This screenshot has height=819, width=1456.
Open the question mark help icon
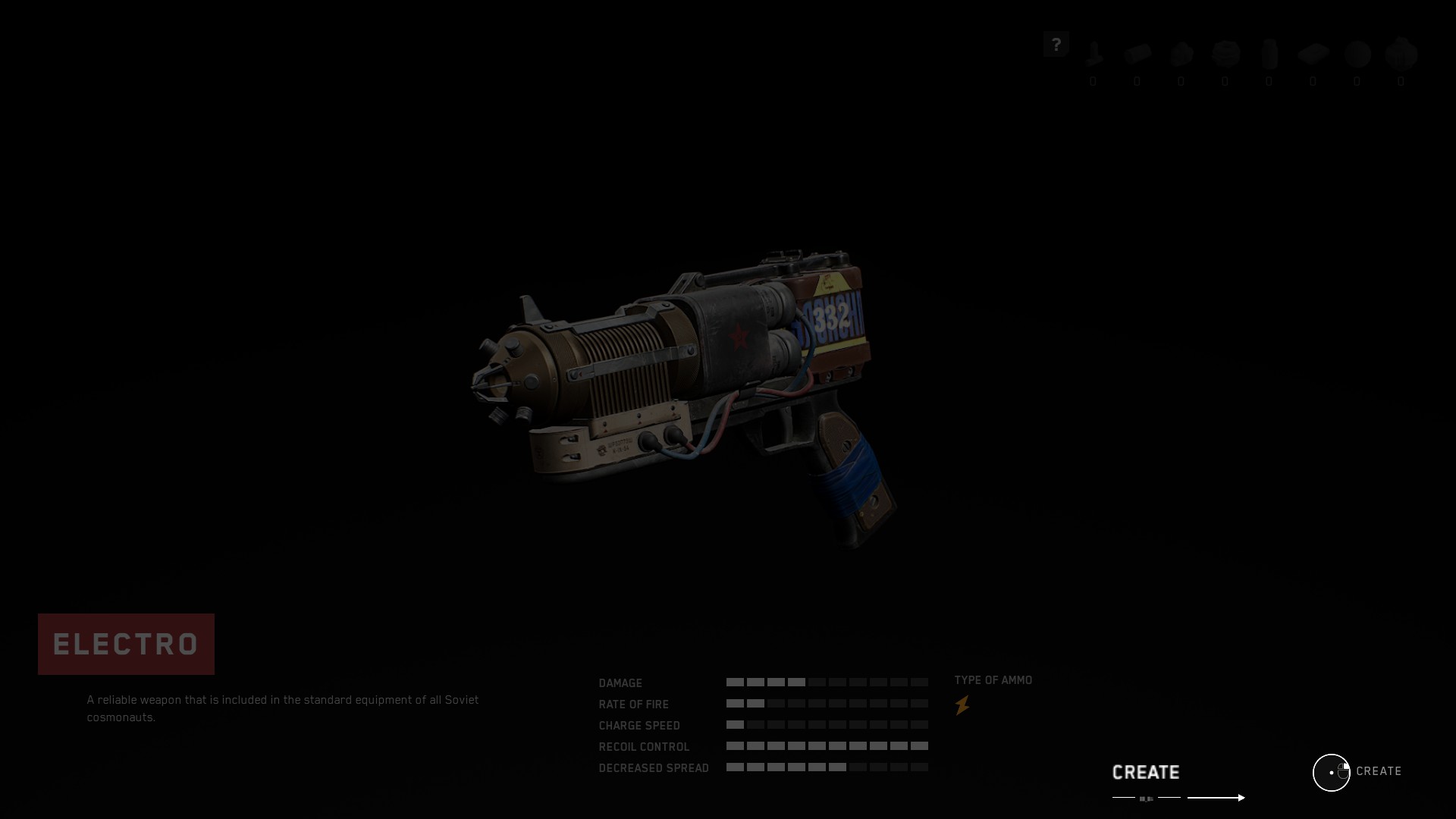1056,45
